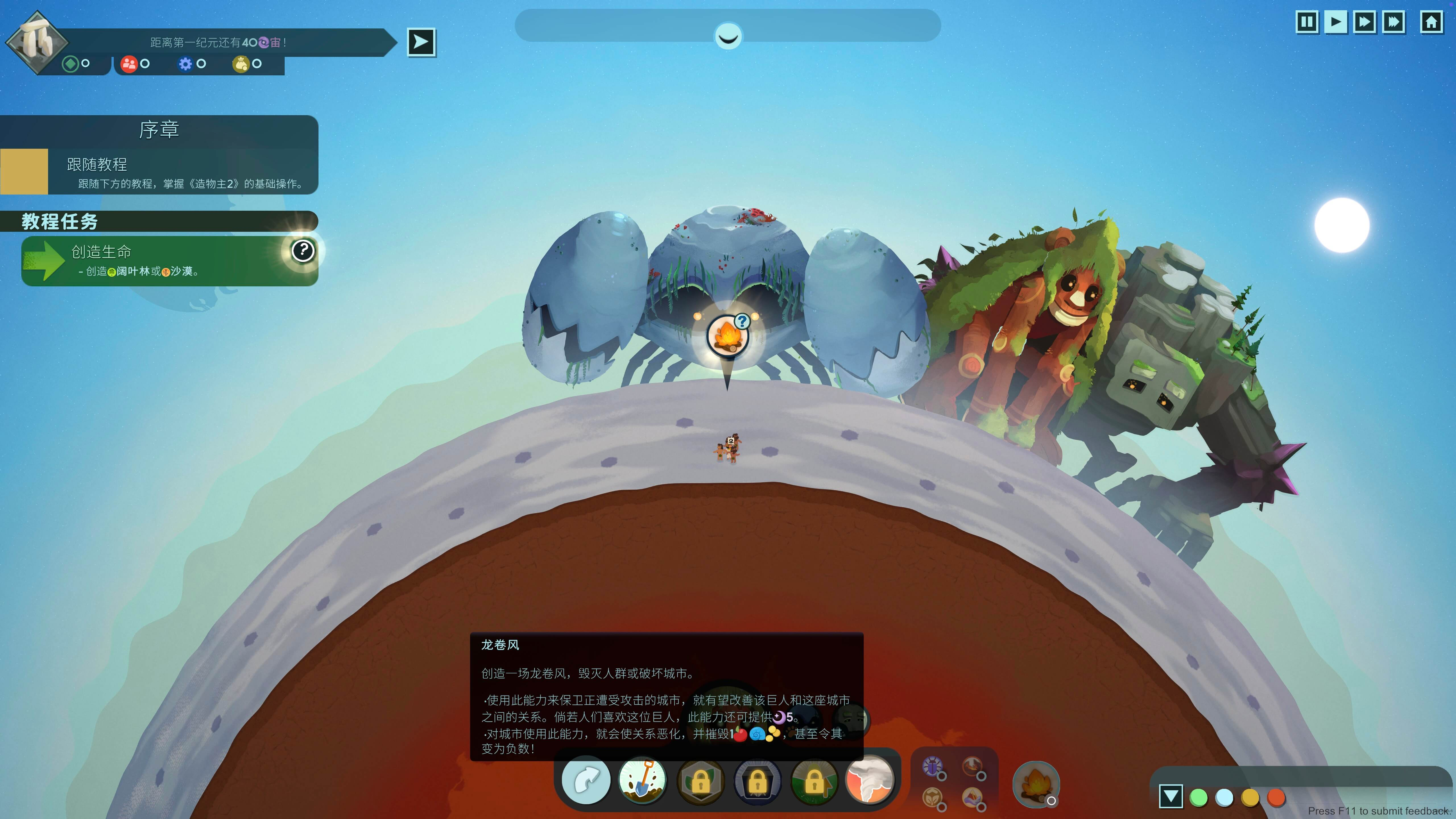Collapse the bottom-right panel with triangle button
1456x819 pixels.
[x=1170, y=796]
